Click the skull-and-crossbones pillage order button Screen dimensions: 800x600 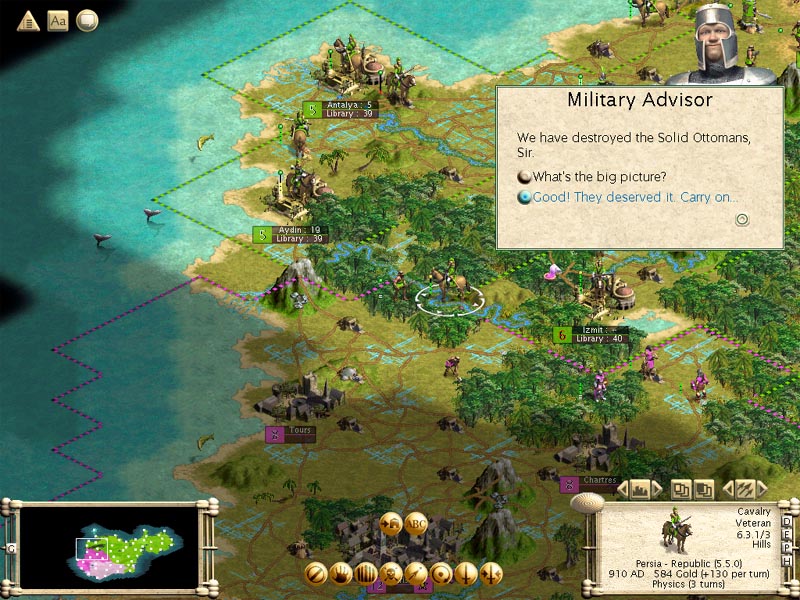point(391,574)
